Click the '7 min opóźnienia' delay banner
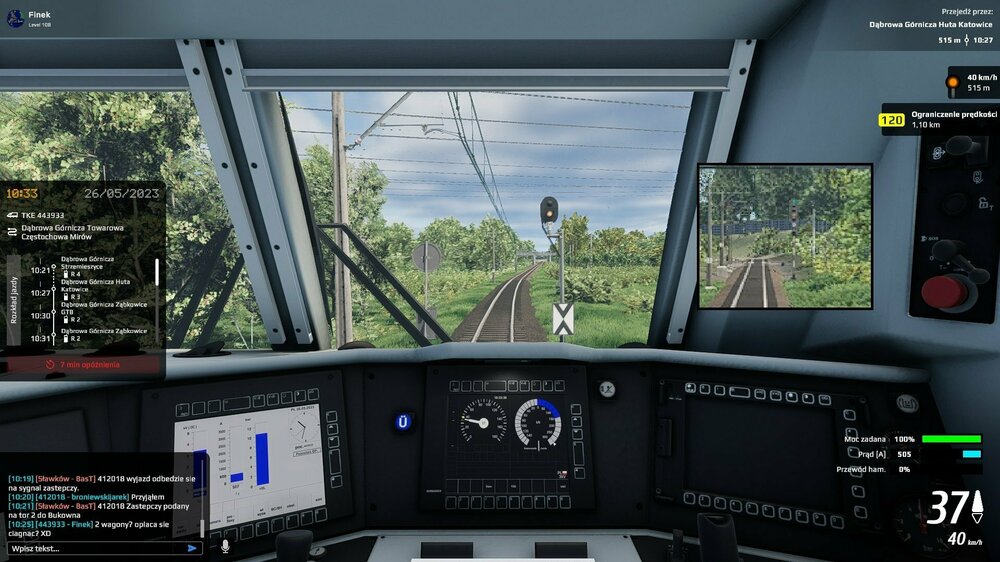This screenshot has width=1000, height=562. pyautogui.click(x=83, y=365)
